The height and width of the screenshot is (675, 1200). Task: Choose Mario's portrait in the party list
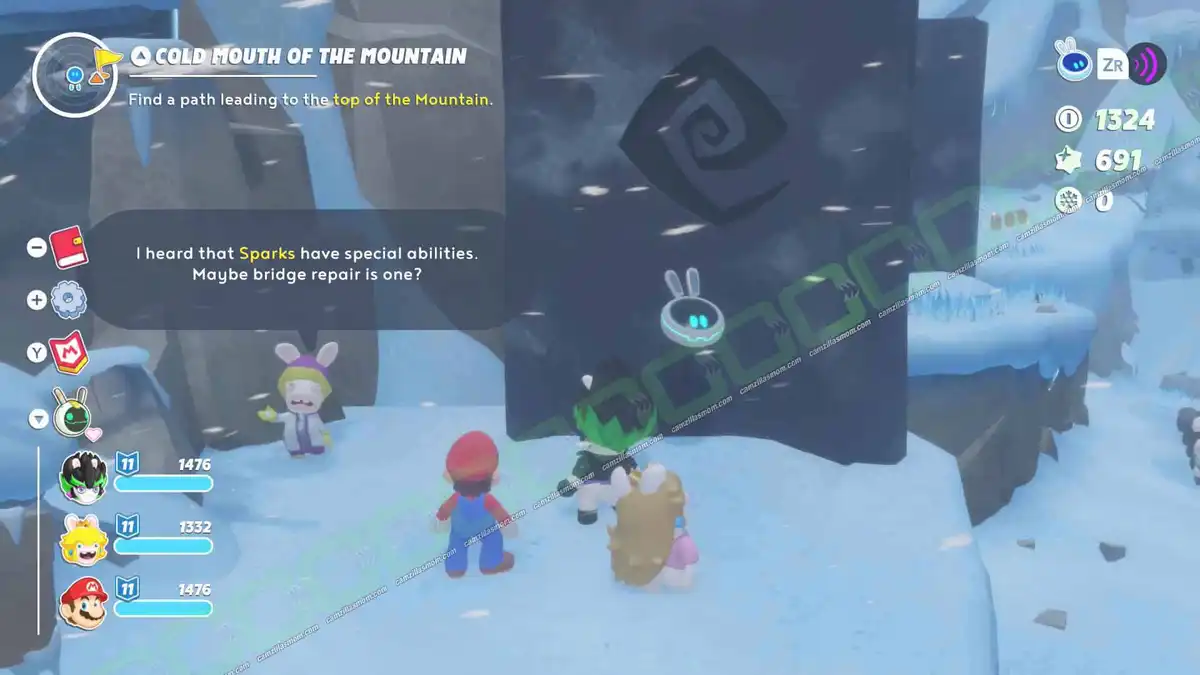[84, 603]
